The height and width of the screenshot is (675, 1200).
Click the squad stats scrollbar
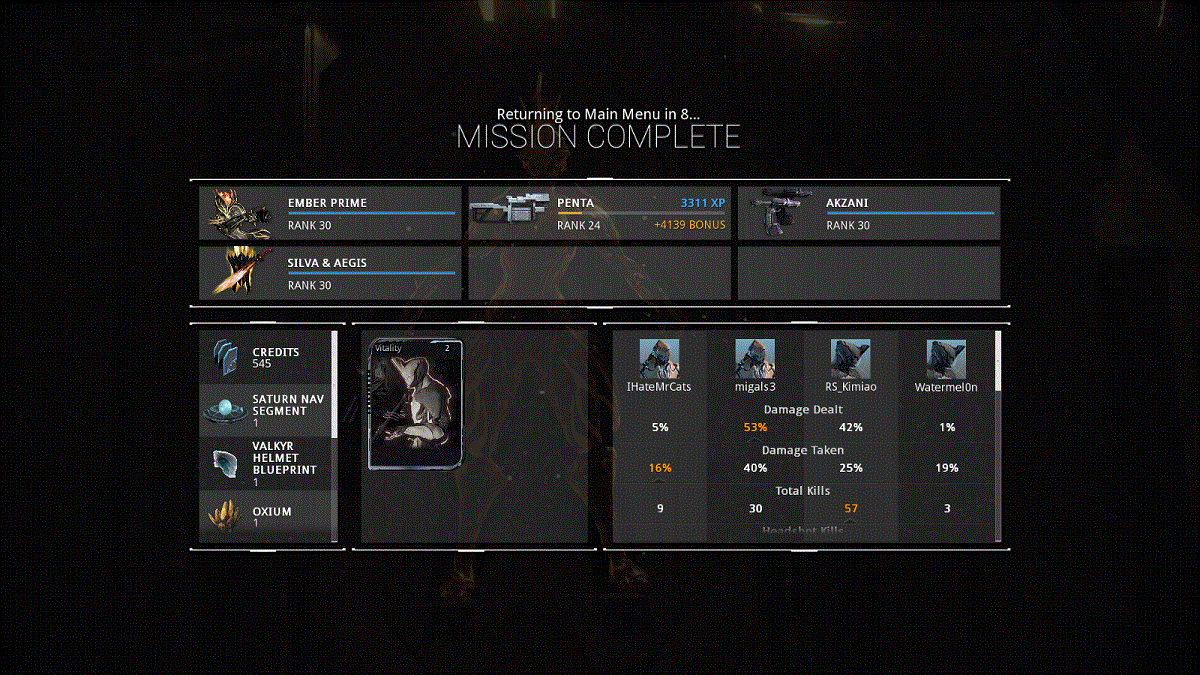997,361
